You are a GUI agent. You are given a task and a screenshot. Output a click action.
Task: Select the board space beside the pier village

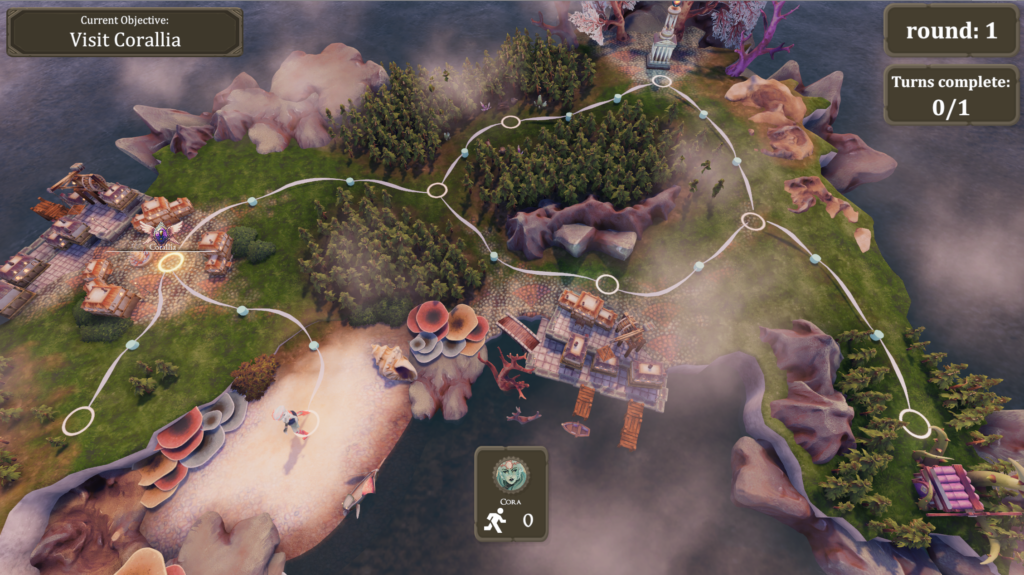(607, 284)
